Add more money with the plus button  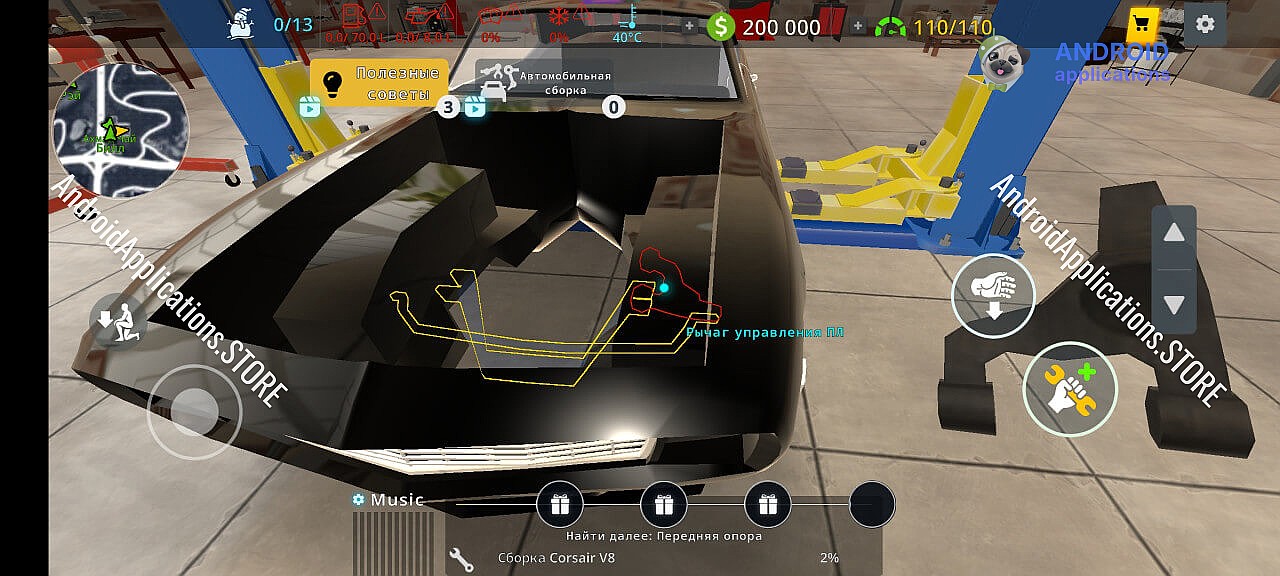click(689, 27)
